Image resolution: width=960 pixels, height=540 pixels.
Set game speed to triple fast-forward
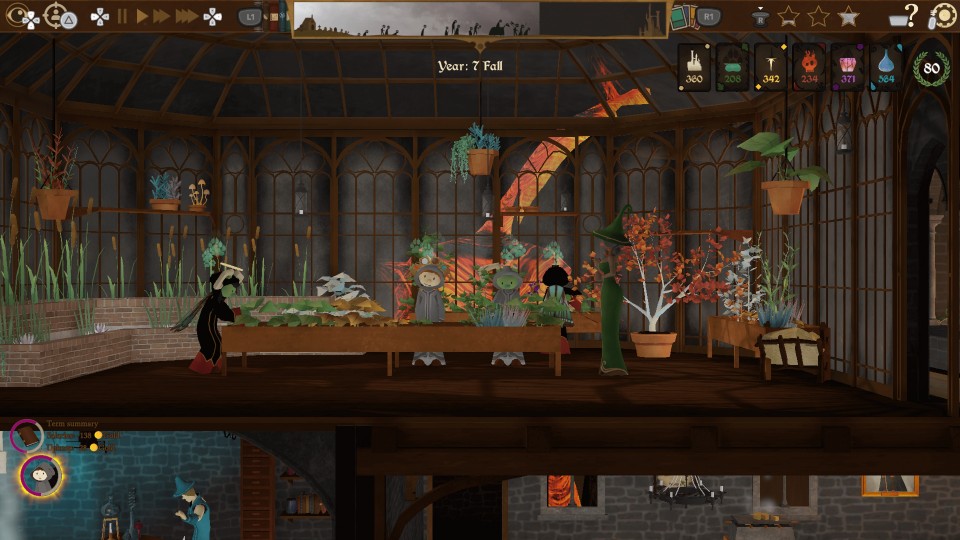tap(186, 16)
